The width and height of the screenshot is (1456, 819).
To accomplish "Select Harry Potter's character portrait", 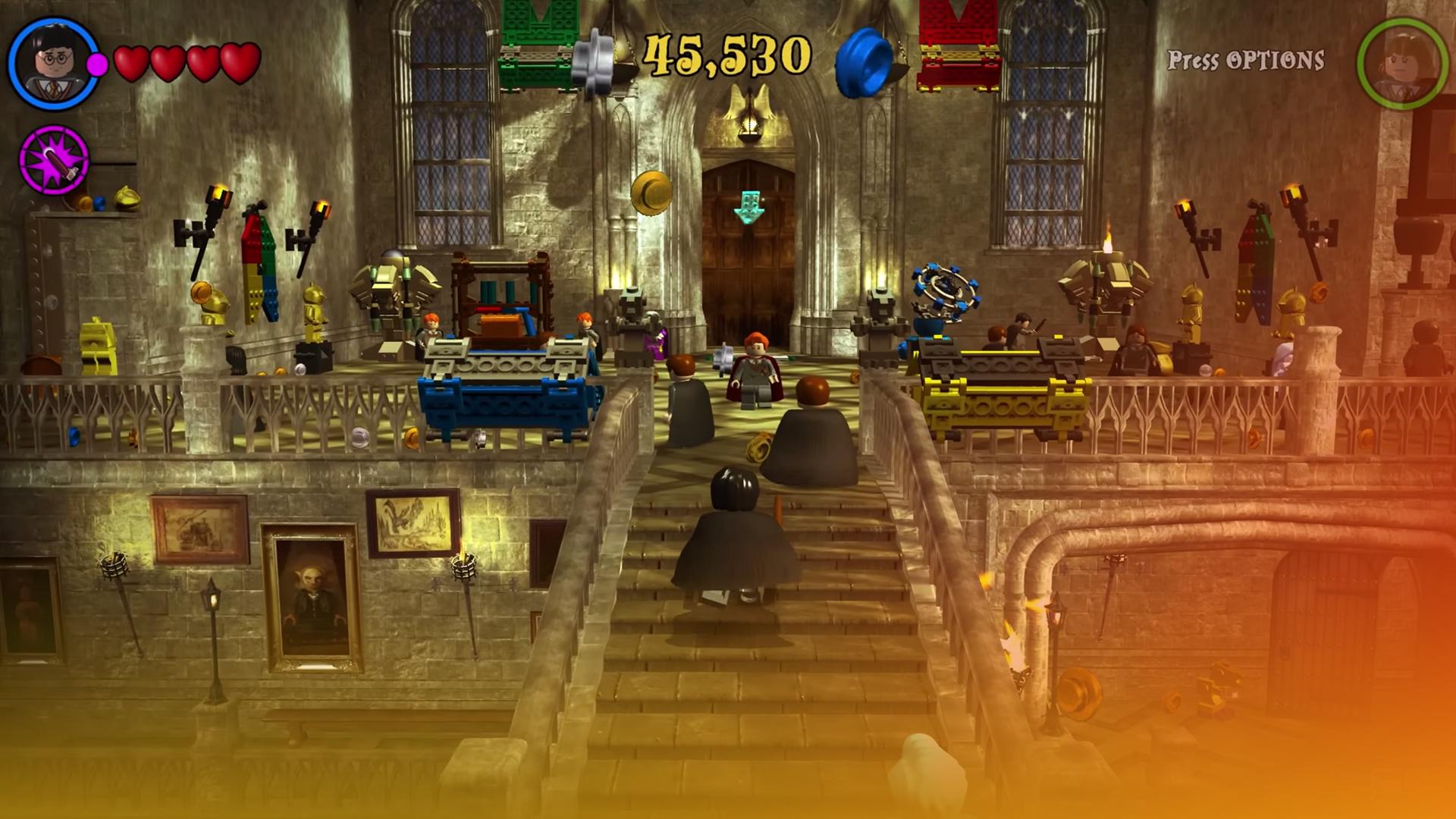I will 53,63.
